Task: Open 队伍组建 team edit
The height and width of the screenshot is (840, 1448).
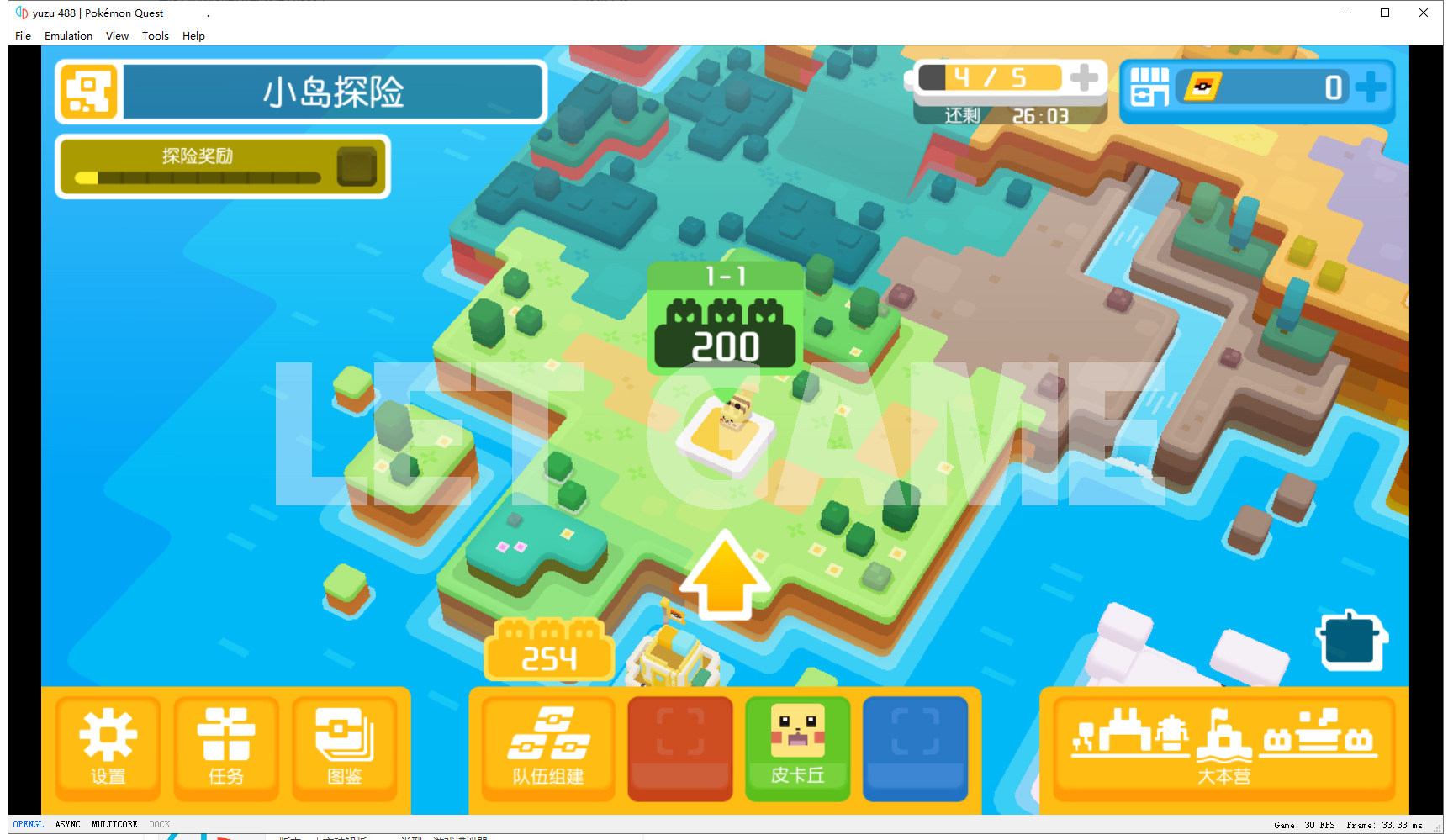Action: (x=548, y=747)
